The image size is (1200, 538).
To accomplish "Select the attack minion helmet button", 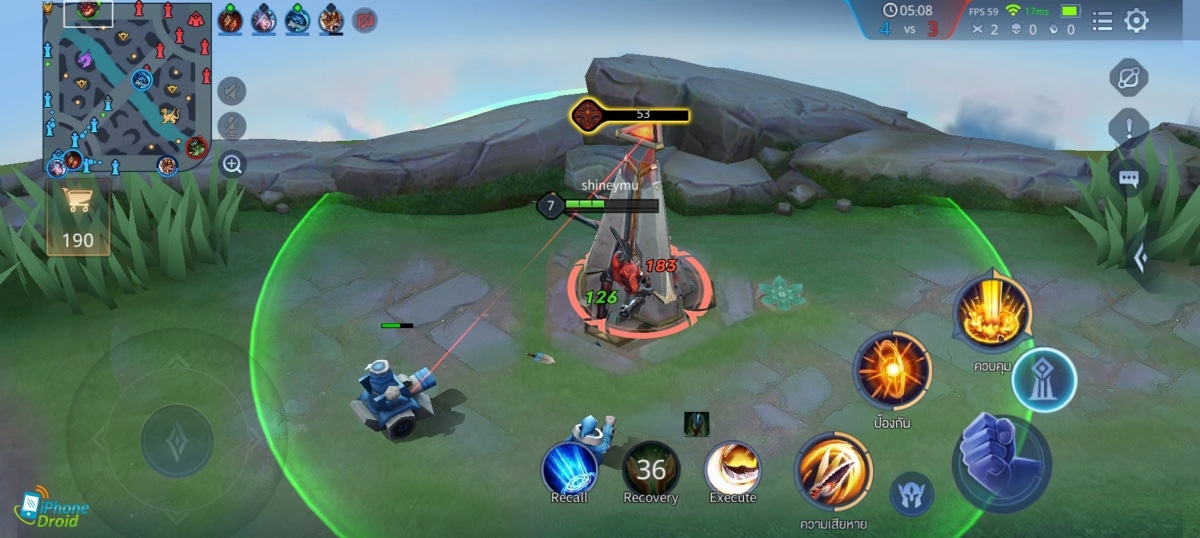I will (912, 494).
